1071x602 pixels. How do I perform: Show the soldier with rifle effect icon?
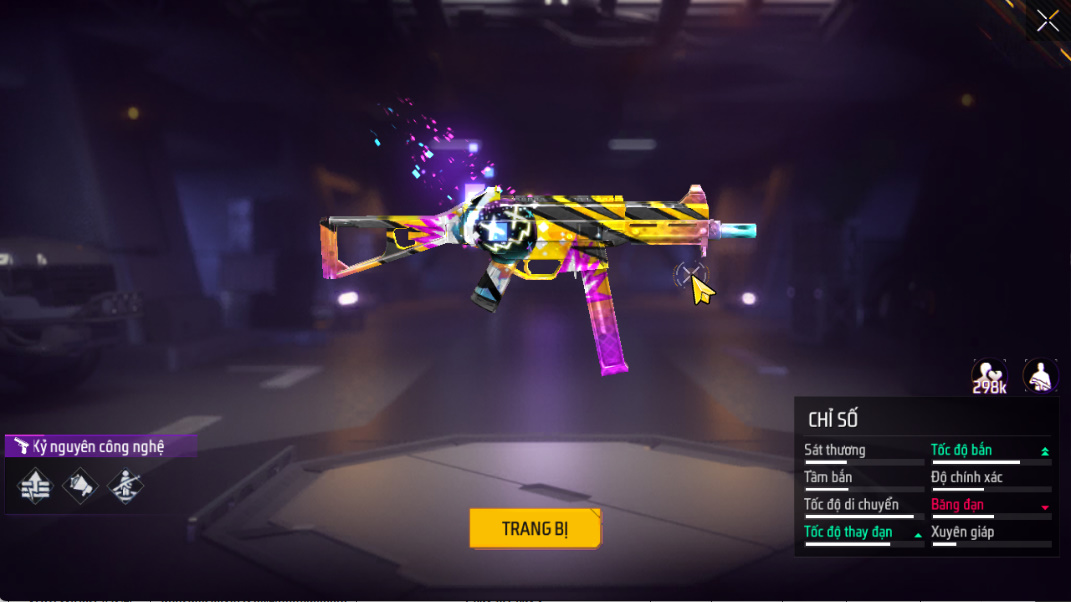coord(125,487)
